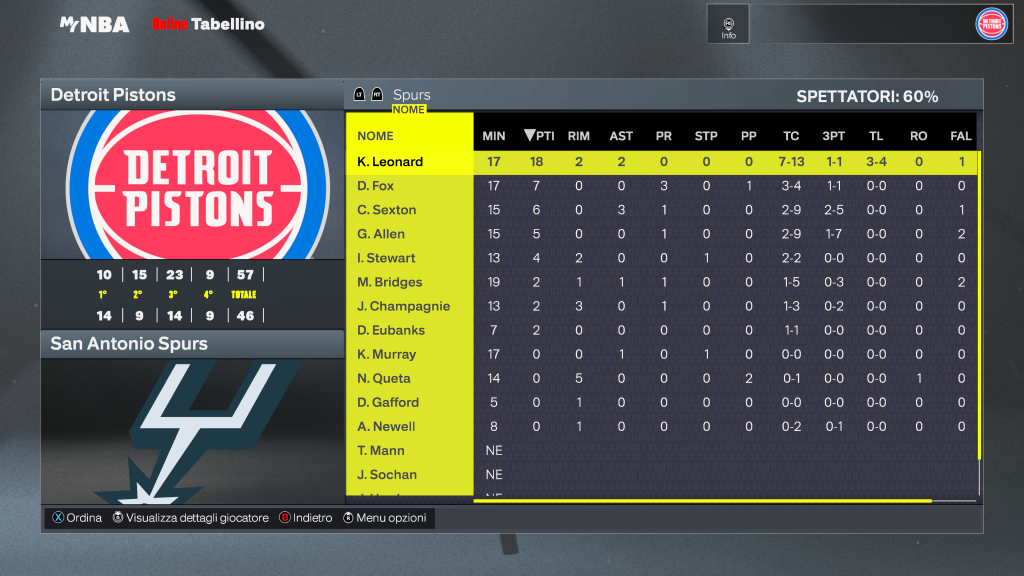Choose N. Queta in the box score
1024x576 pixels.
pos(384,378)
